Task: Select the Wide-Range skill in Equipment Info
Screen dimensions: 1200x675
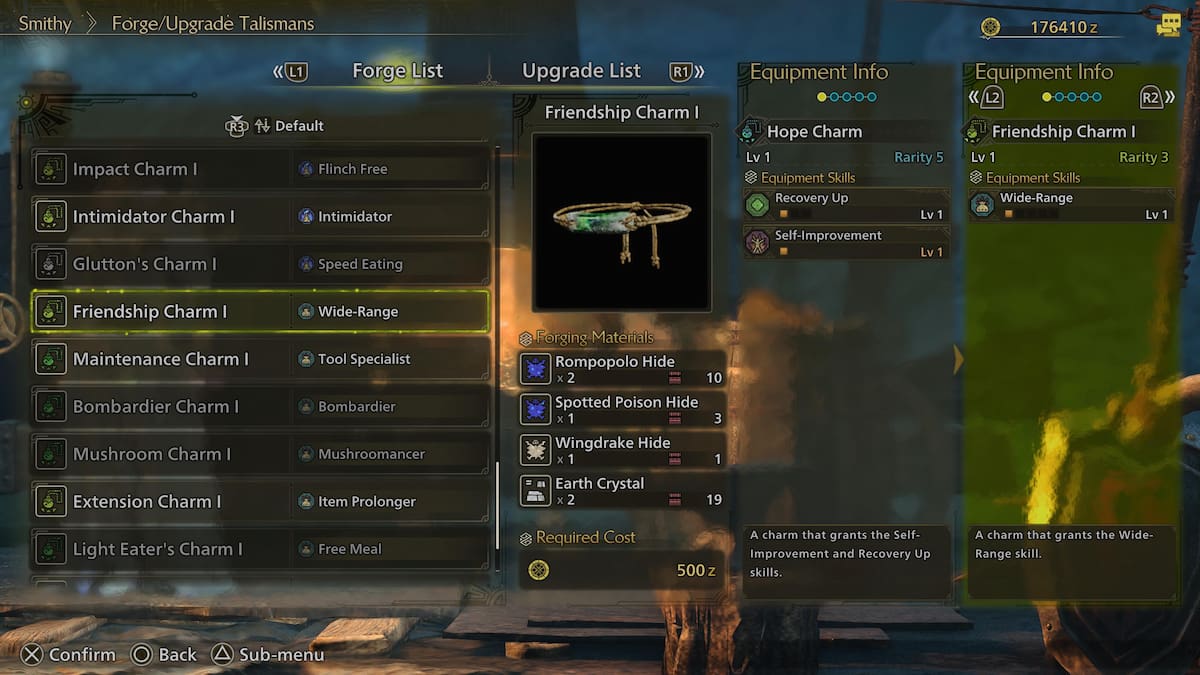Action: [1070, 205]
